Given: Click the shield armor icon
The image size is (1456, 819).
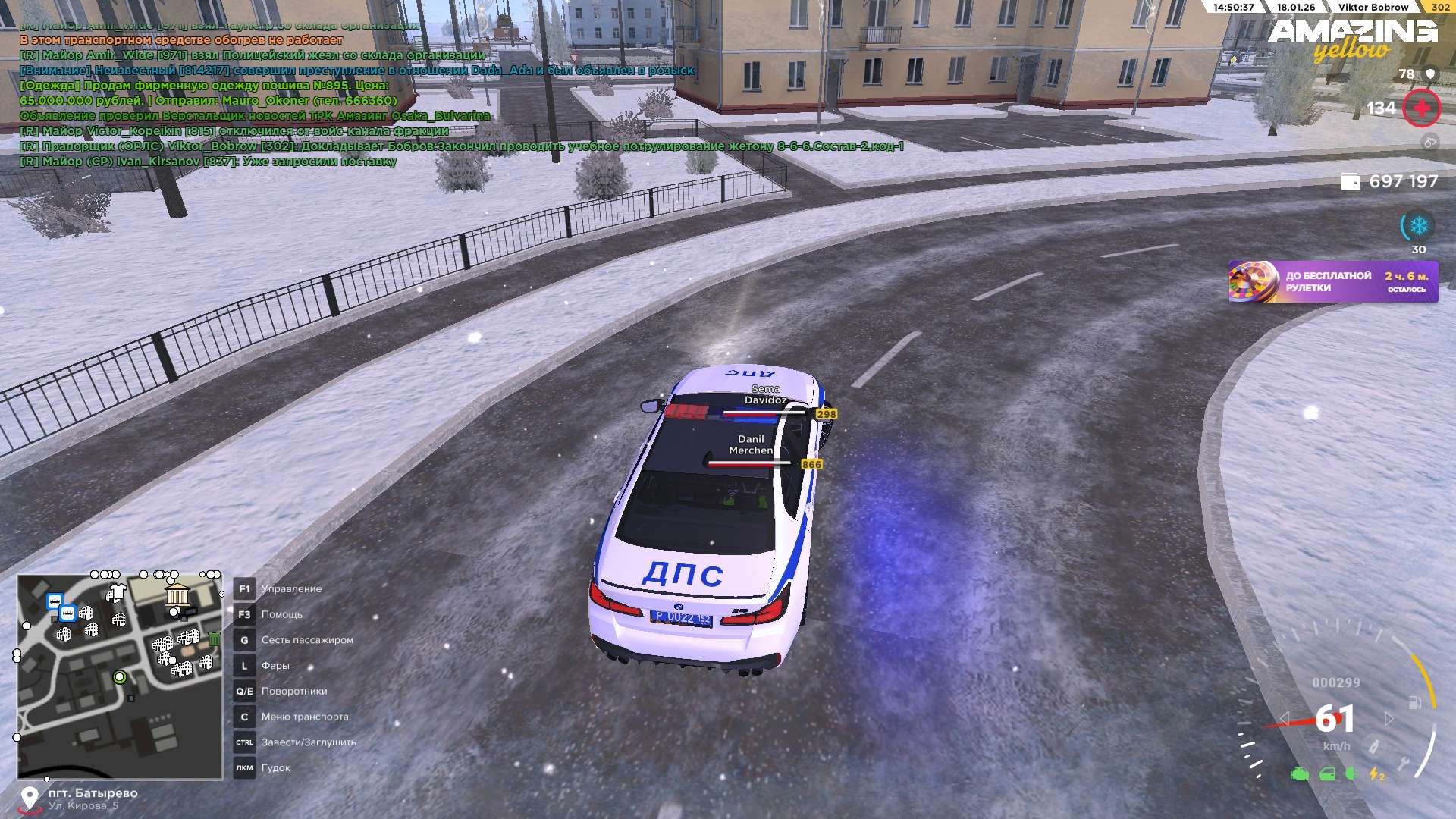Looking at the screenshot, I should pos(1430,74).
